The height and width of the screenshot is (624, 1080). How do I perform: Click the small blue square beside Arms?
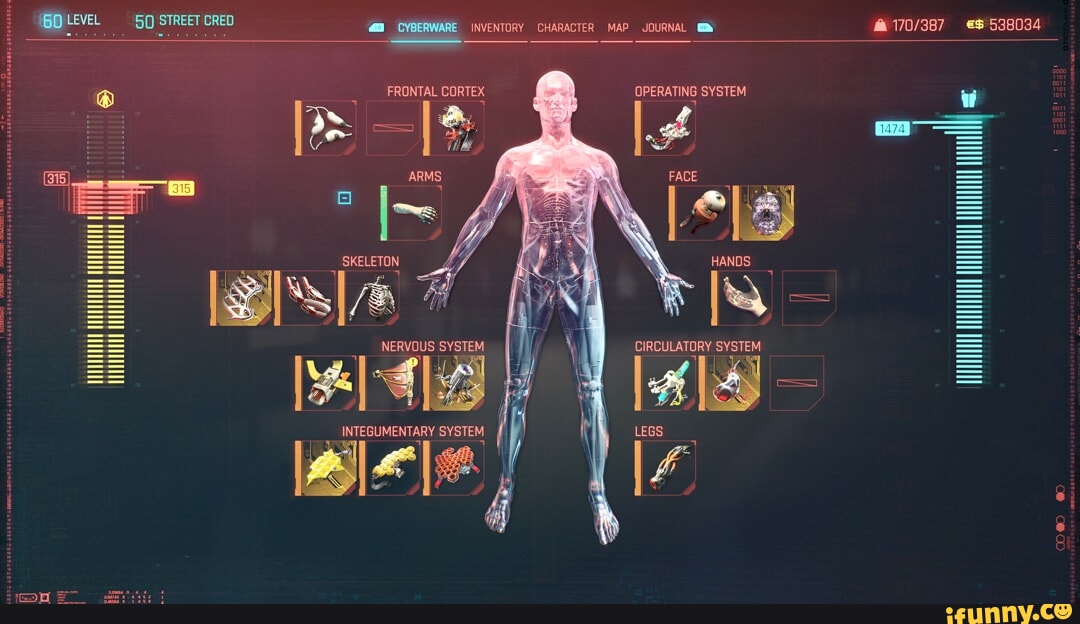click(x=344, y=198)
